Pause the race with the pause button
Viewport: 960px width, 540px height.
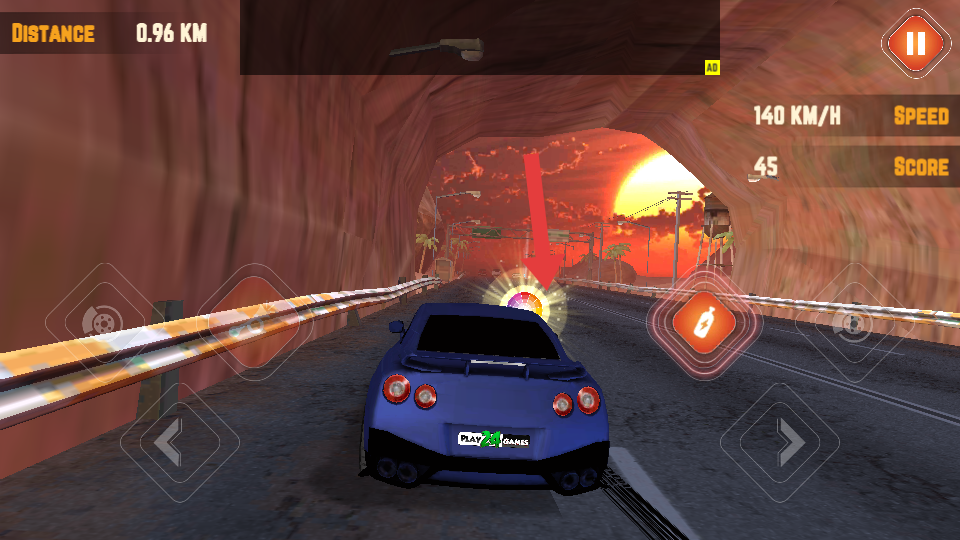tap(914, 43)
